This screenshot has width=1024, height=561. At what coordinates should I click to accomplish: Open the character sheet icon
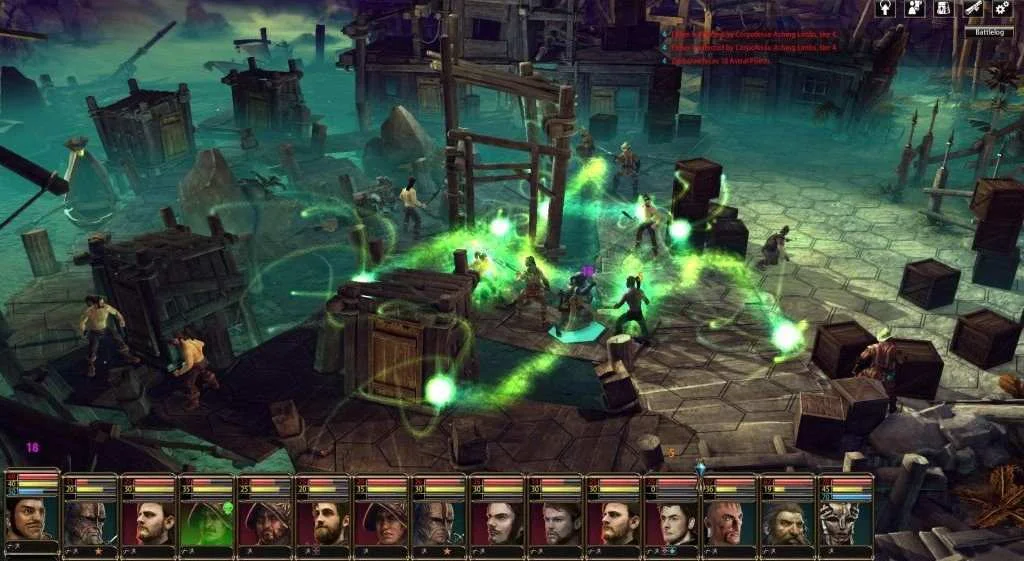click(x=913, y=8)
